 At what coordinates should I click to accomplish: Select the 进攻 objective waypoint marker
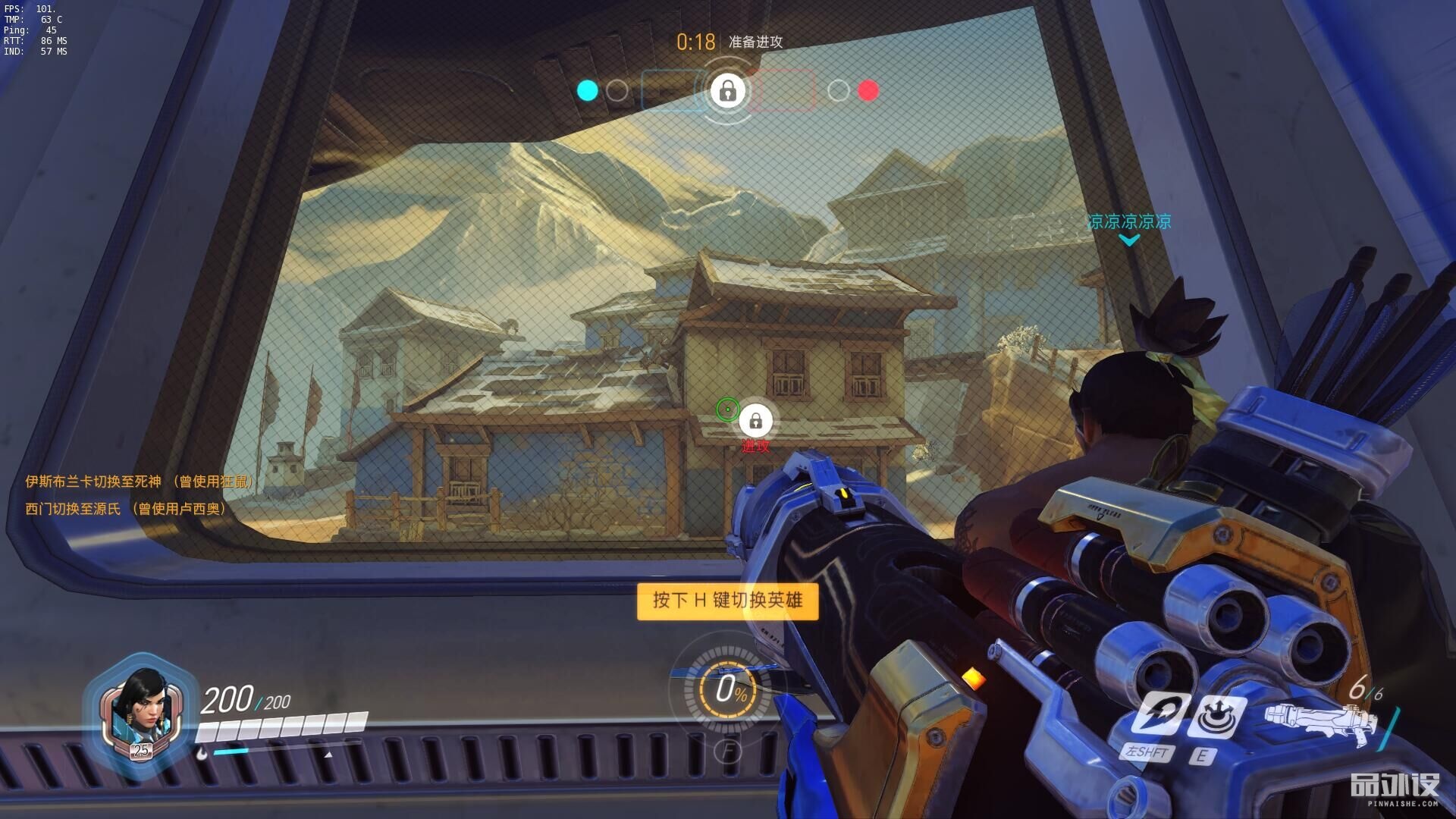pos(755,421)
